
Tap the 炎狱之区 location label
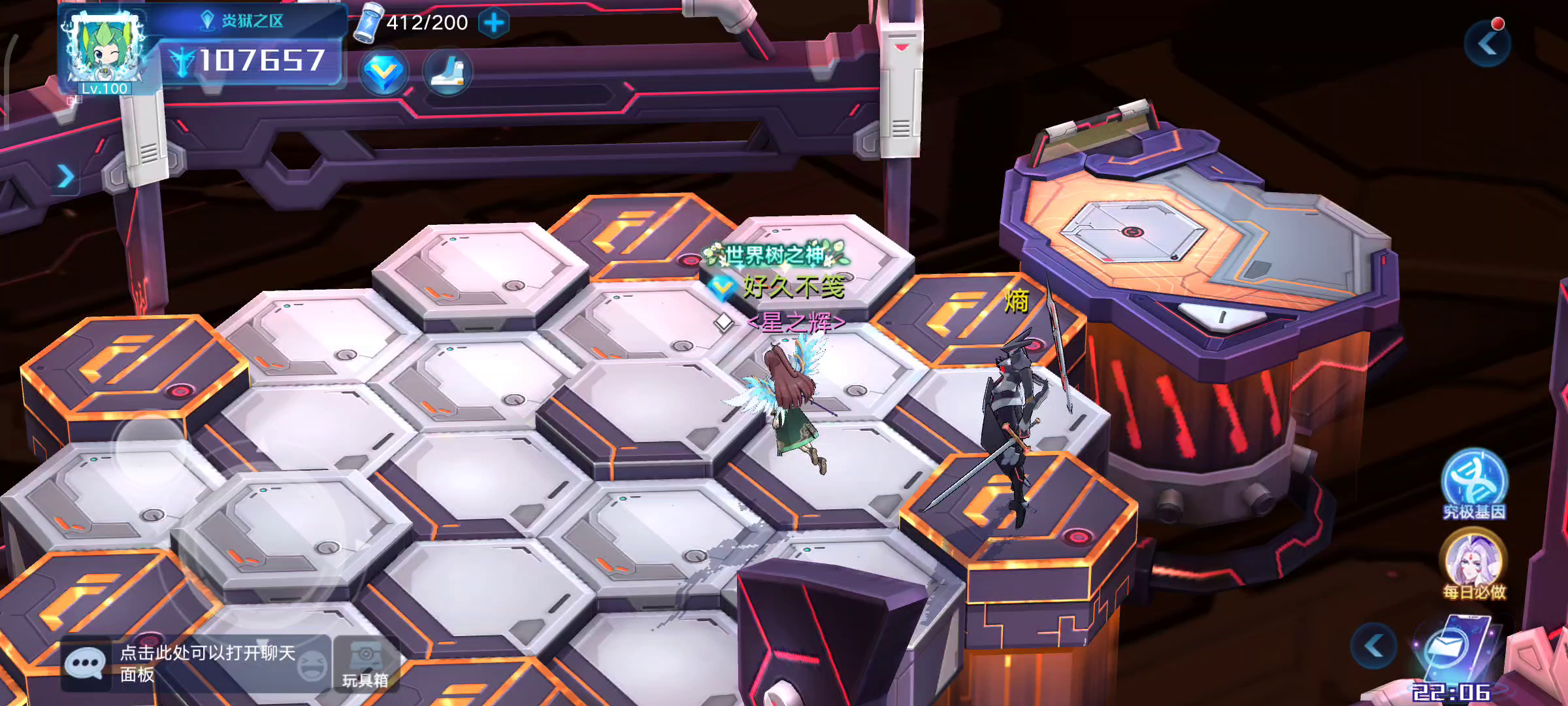[243, 21]
